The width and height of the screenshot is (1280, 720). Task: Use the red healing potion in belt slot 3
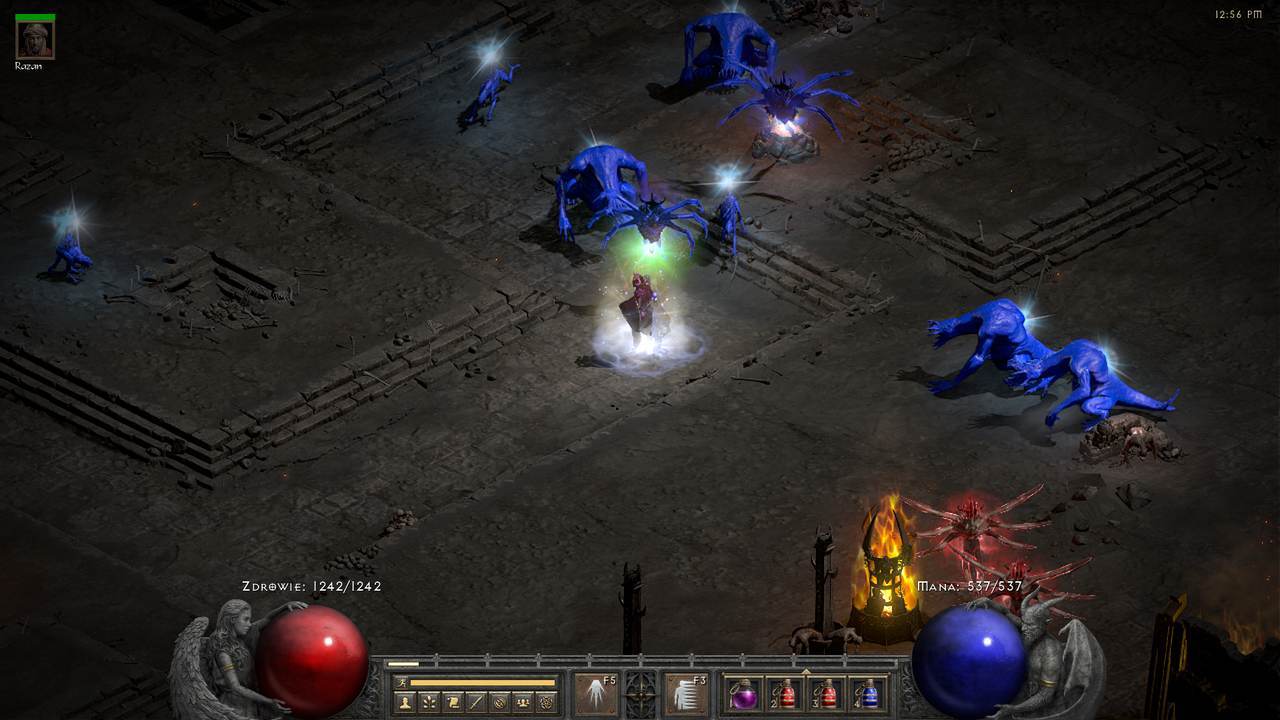tap(827, 694)
